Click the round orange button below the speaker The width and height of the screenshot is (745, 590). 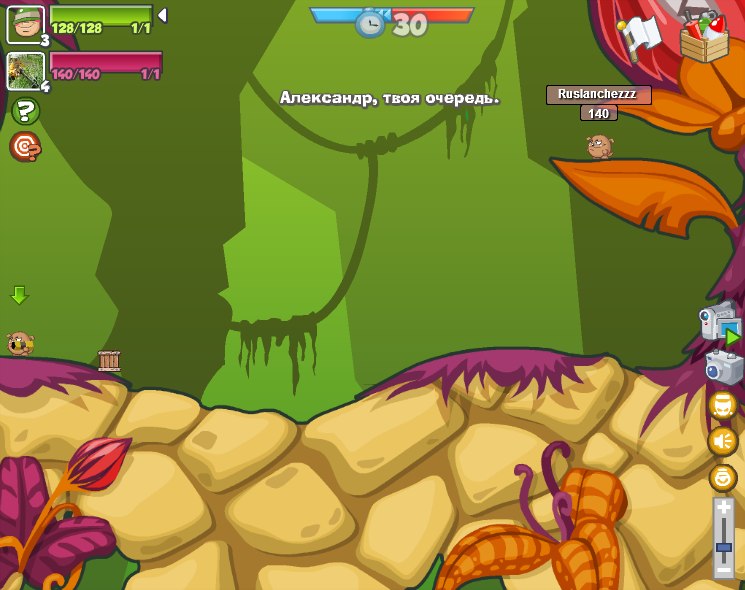point(722,477)
